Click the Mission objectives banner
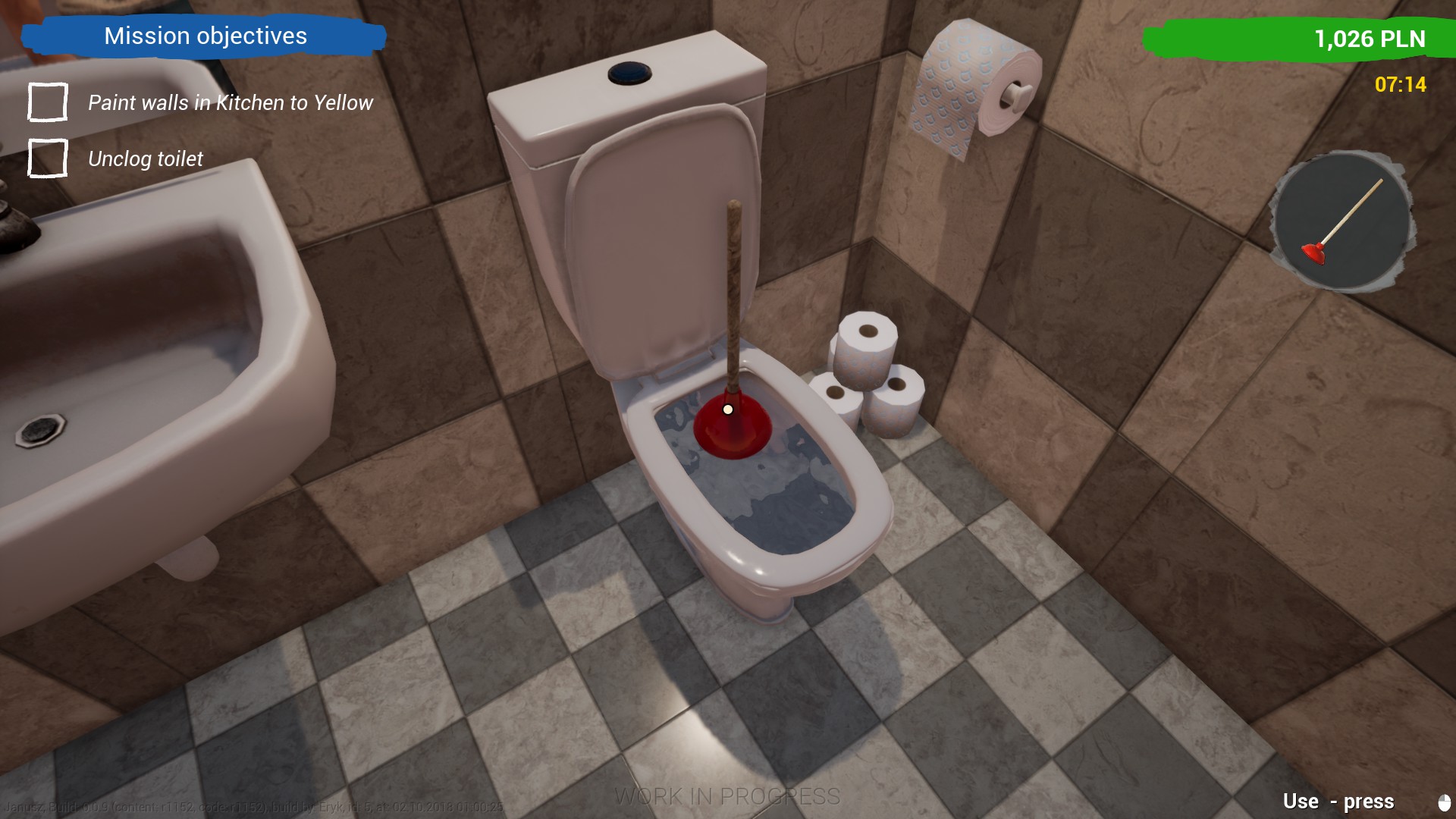Image resolution: width=1456 pixels, height=819 pixels. click(205, 36)
